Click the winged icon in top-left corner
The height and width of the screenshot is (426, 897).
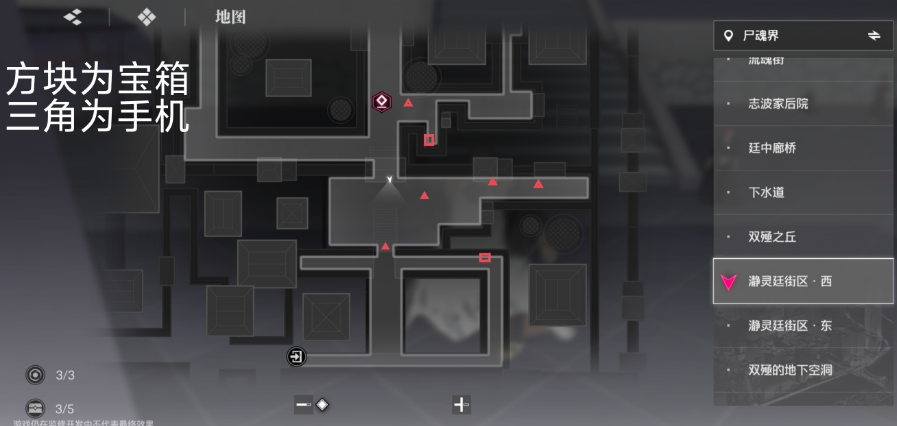click(x=72, y=17)
